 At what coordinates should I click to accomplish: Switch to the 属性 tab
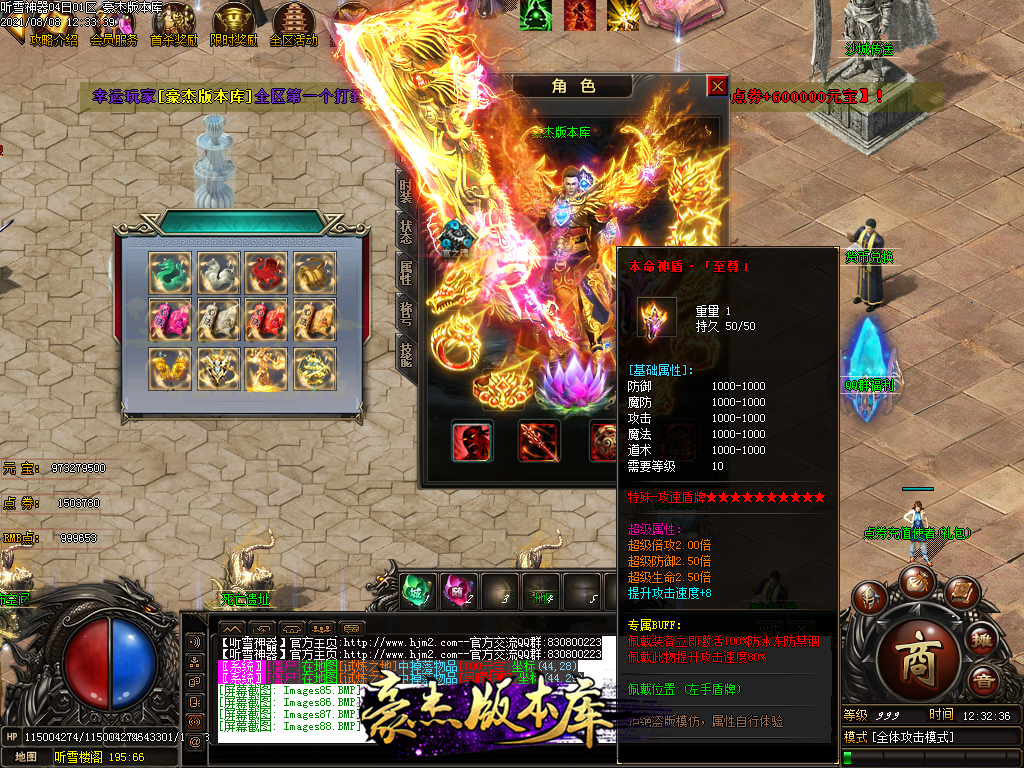pyautogui.click(x=405, y=272)
